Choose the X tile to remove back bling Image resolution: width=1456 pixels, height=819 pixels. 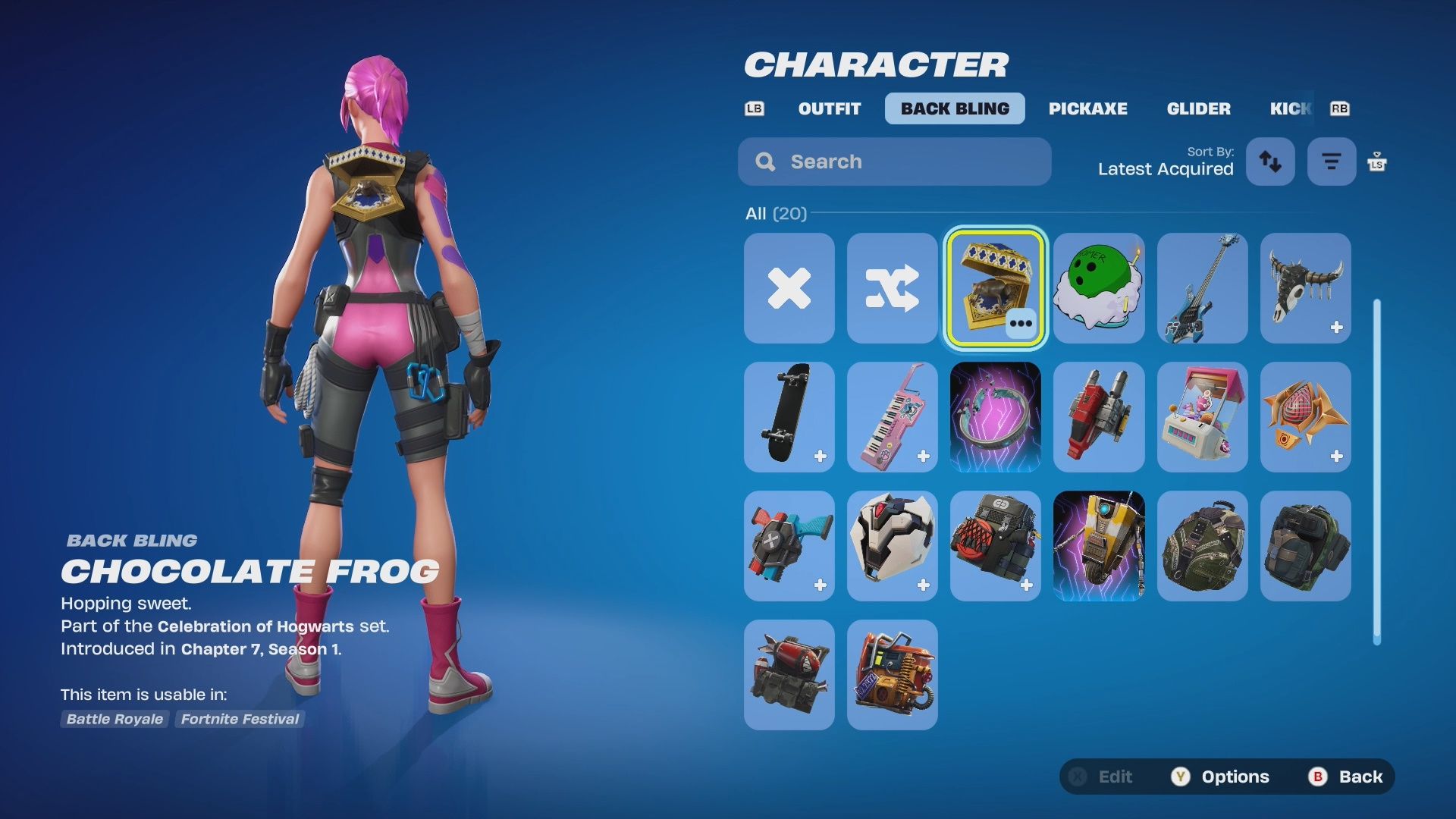pos(789,288)
